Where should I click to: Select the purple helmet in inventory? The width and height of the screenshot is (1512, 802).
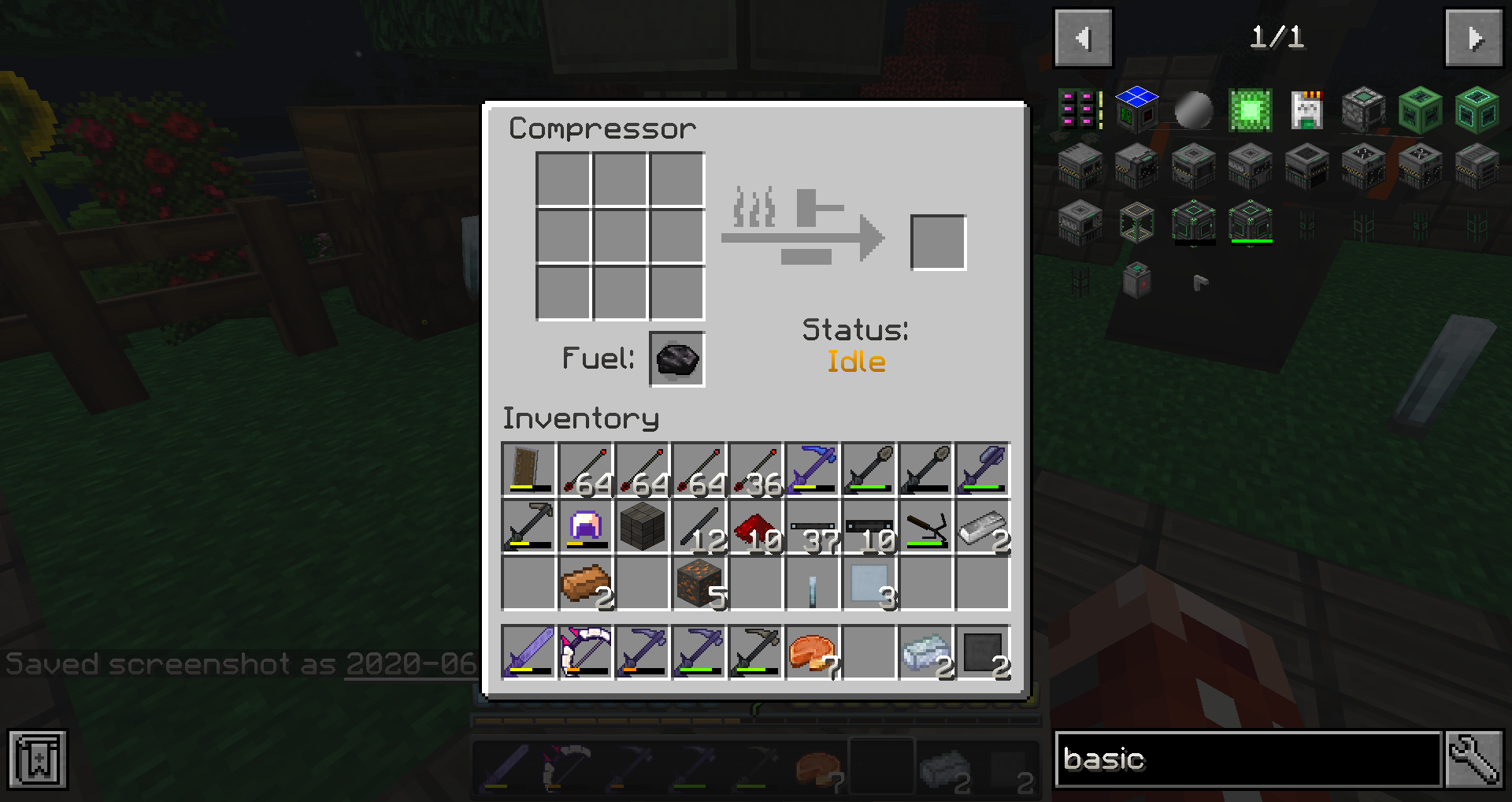click(x=586, y=527)
